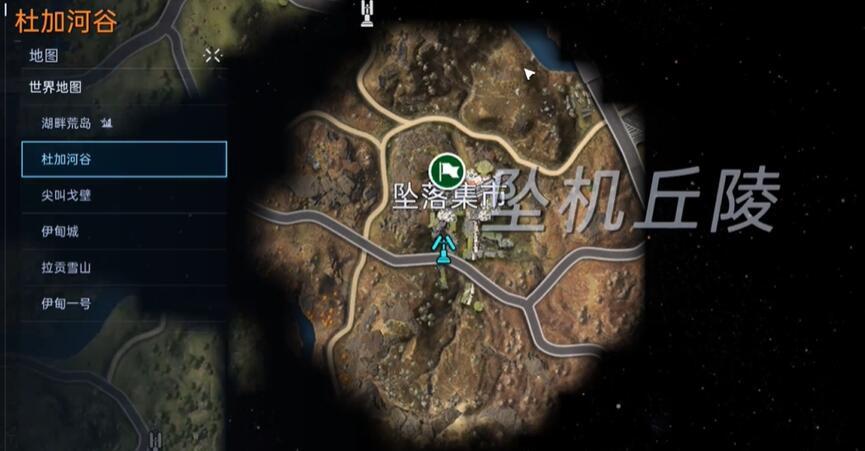Select the 世界地图 entry
The image size is (865, 451).
click(x=56, y=87)
